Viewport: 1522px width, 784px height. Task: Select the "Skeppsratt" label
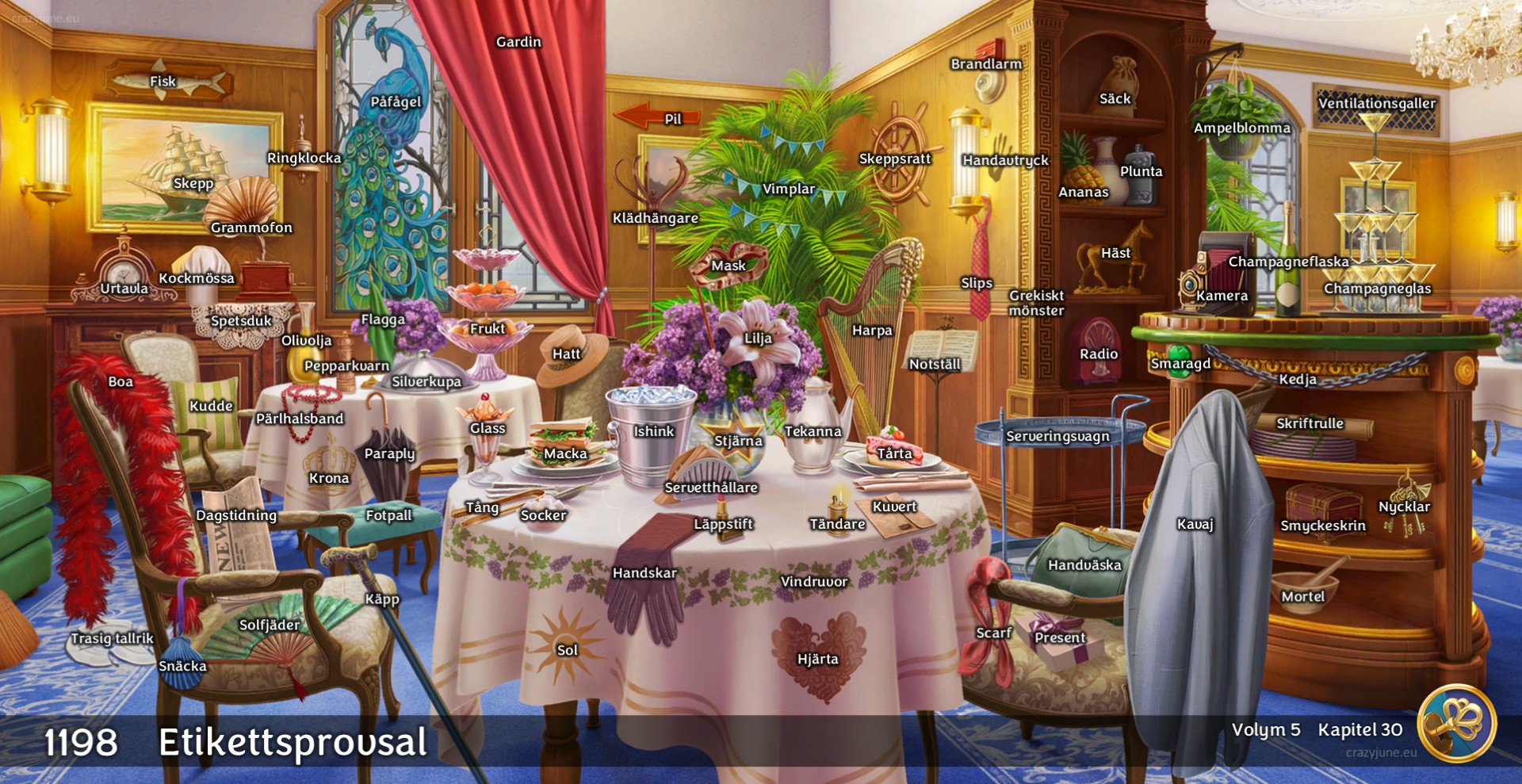pyautogui.click(x=895, y=159)
